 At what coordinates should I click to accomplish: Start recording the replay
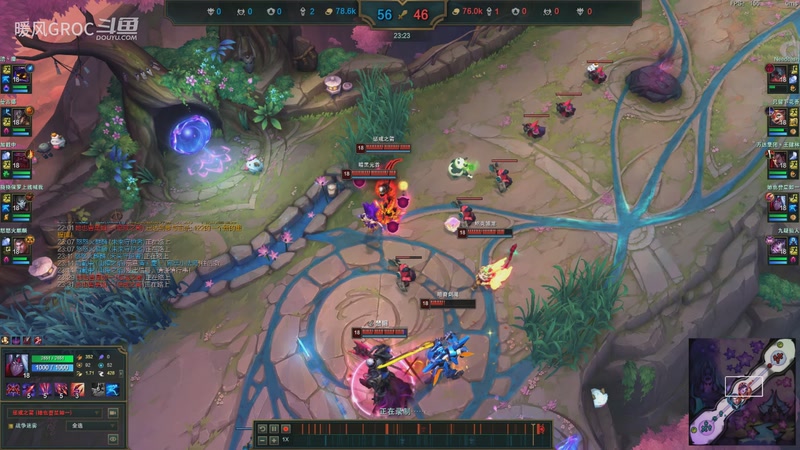pyautogui.click(x=285, y=428)
